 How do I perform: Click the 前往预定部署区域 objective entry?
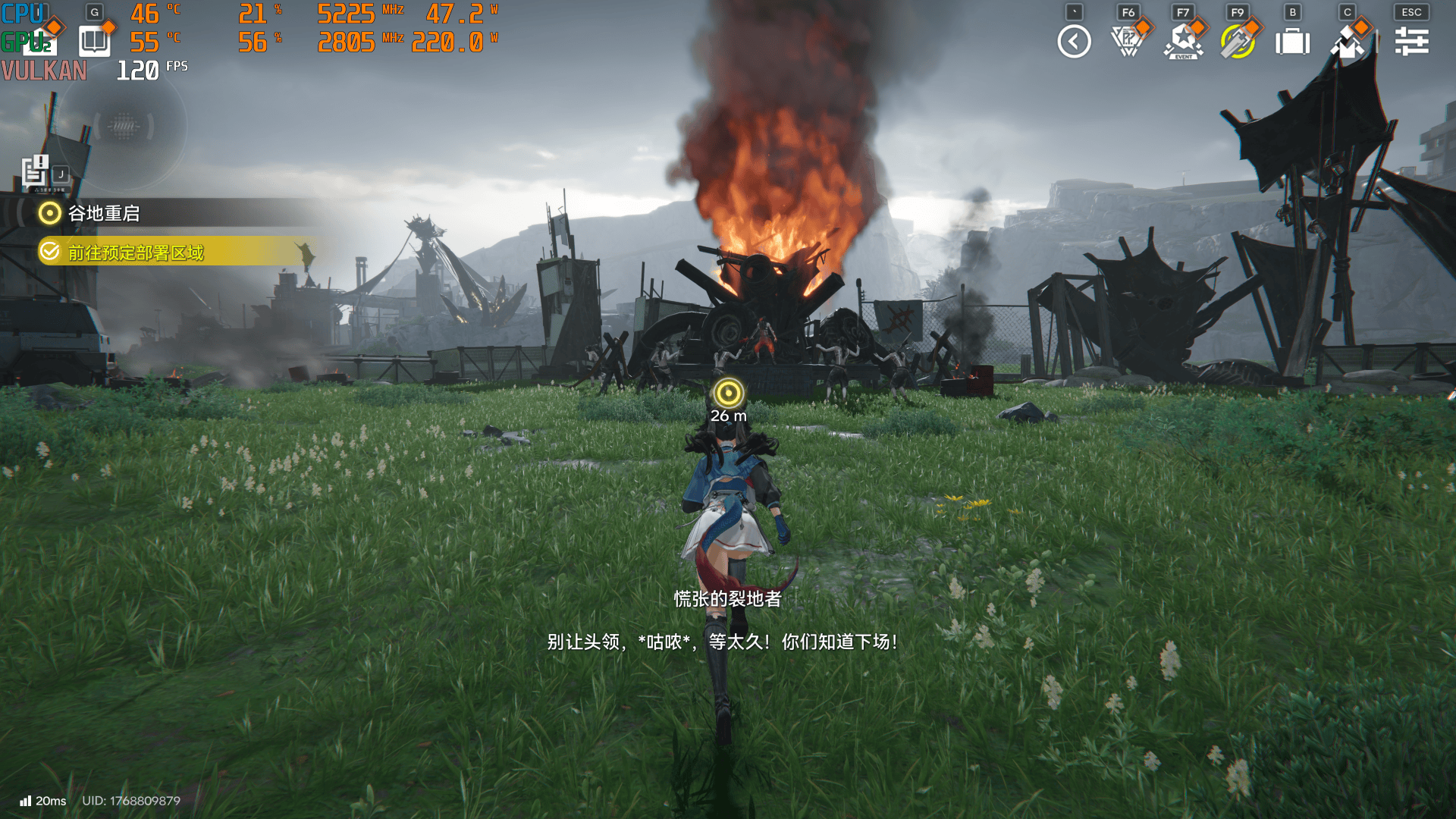click(x=136, y=253)
